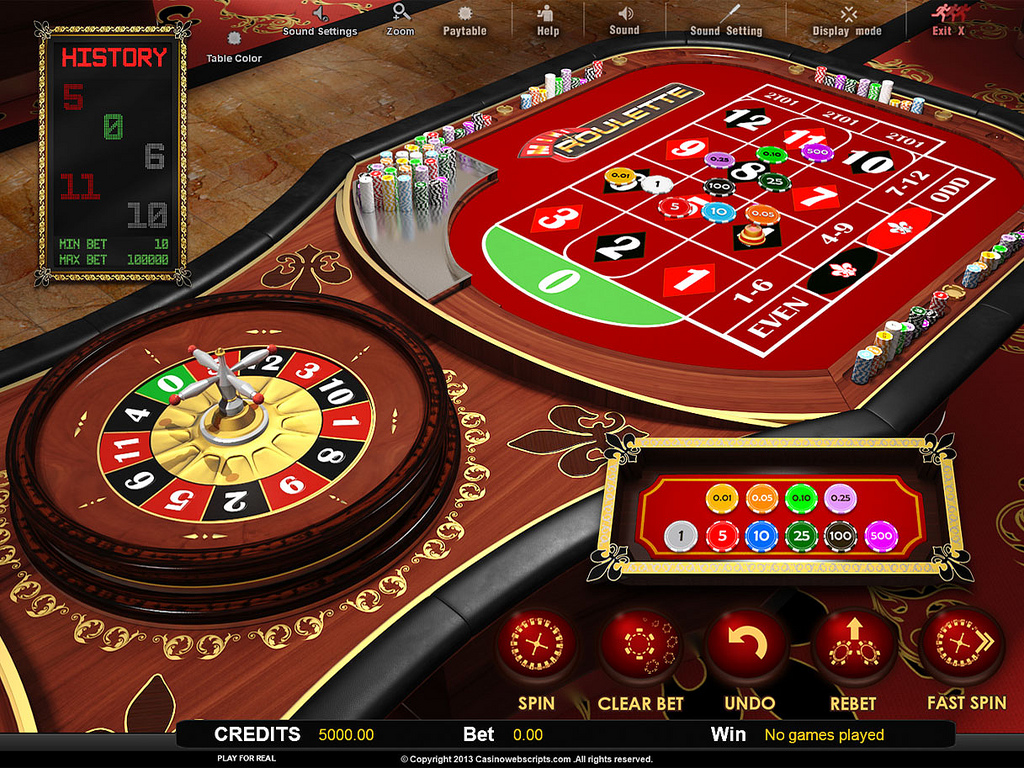Spin the roulette wheel
This screenshot has height=768, width=1024.
(x=536, y=646)
